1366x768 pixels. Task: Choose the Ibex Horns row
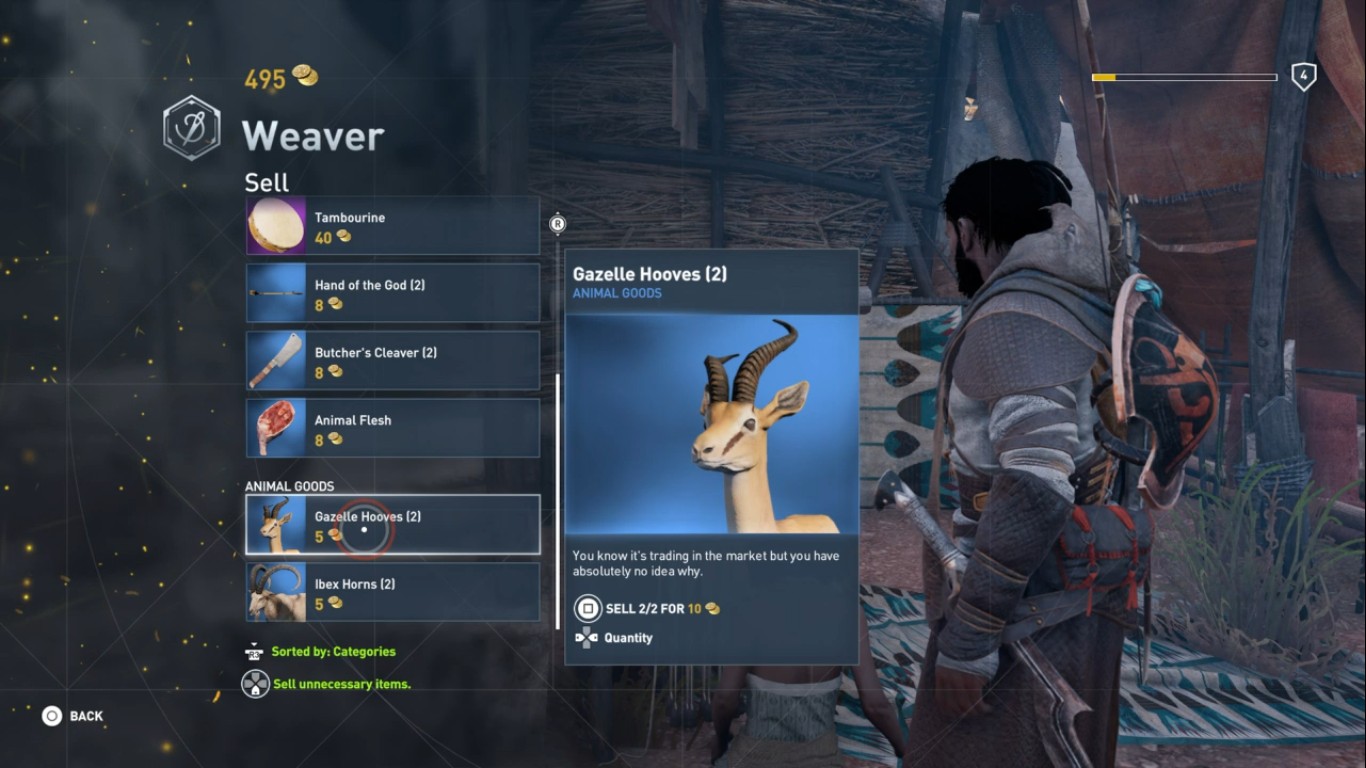point(392,592)
